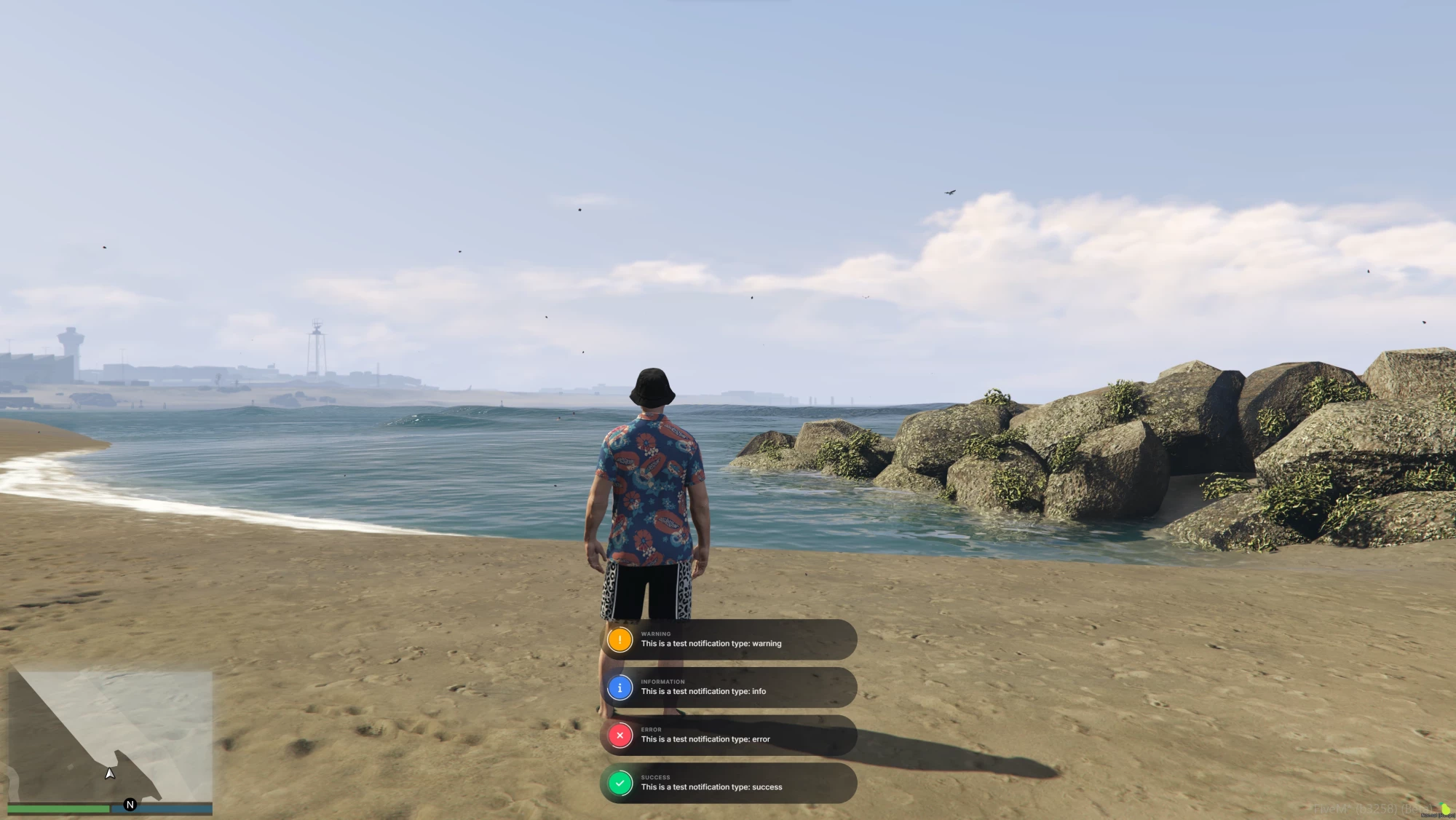Click the blue info icon

(x=620, y=687)
